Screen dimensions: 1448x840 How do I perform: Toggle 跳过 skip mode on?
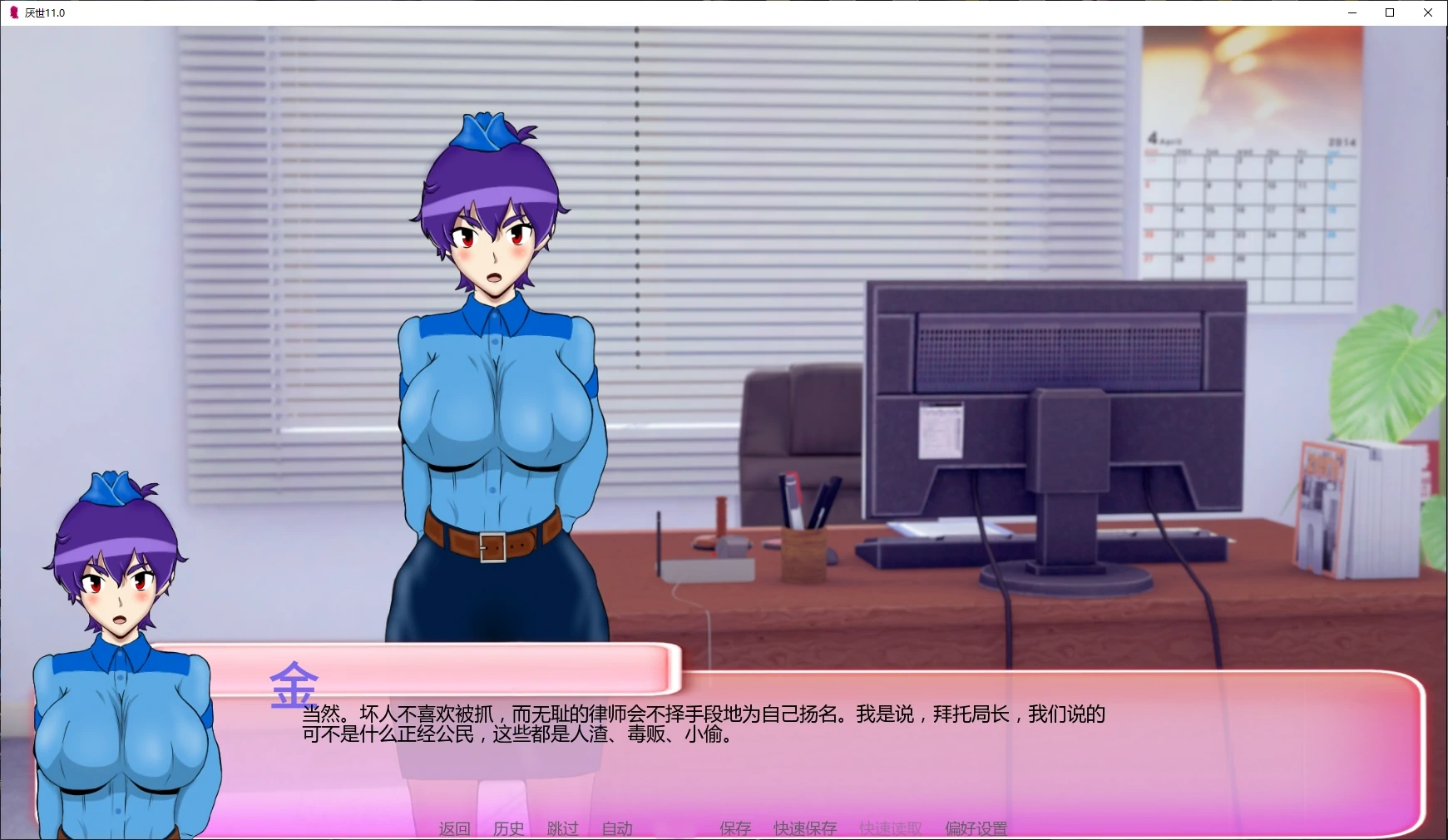point(561,828)
